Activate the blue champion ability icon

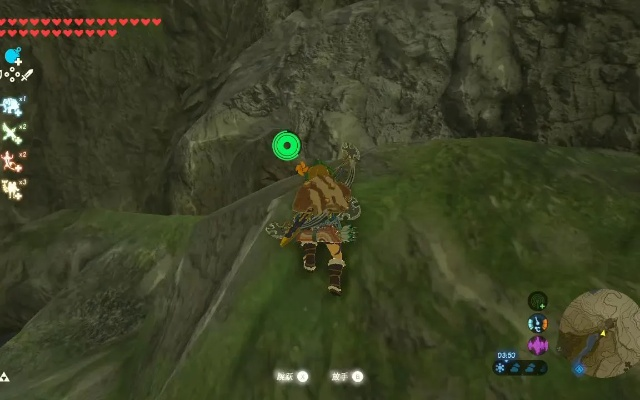click(12, 105)
